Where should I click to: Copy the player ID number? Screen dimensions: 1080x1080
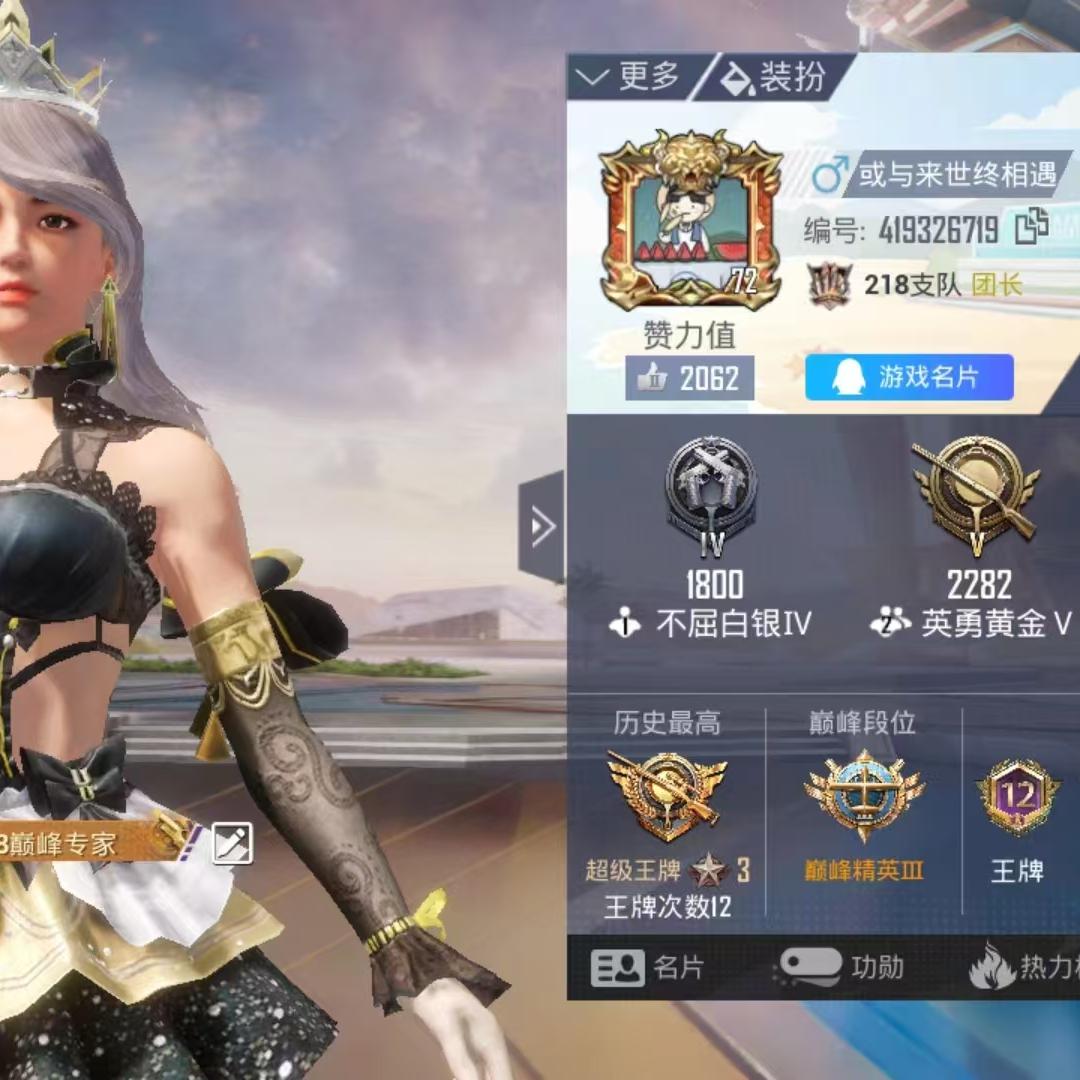coord(1030,228)
